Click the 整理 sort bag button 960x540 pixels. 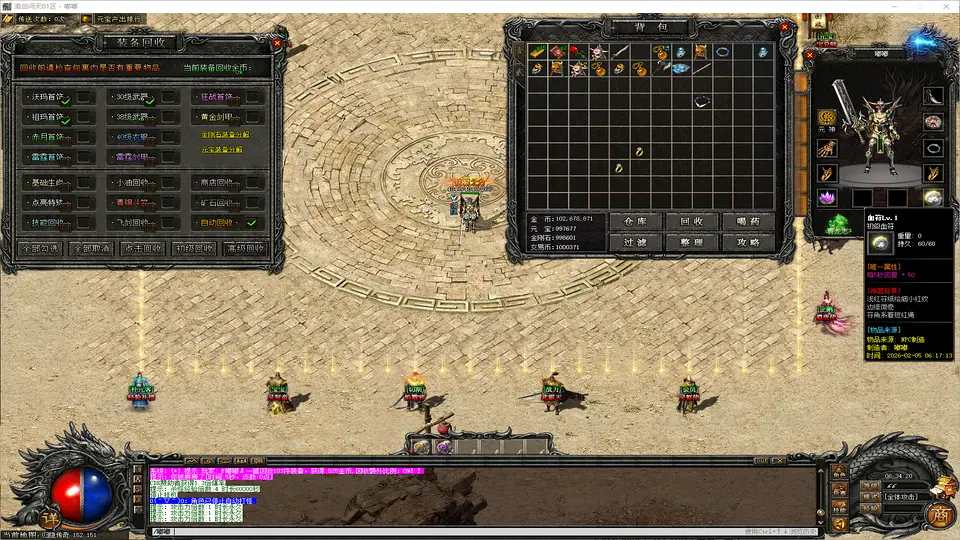(691, 242)
